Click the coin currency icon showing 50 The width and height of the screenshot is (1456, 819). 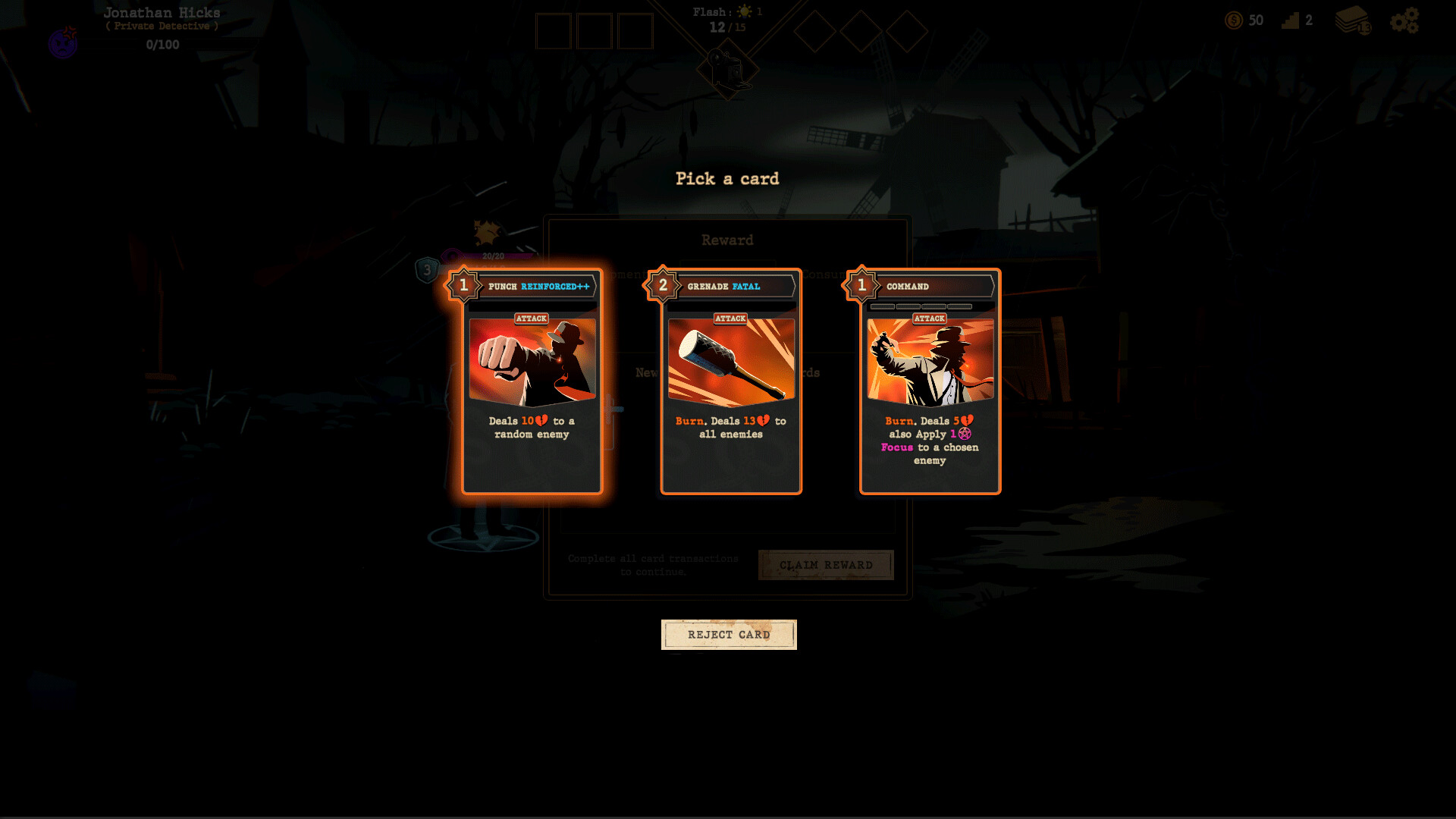coord(1234,20)
